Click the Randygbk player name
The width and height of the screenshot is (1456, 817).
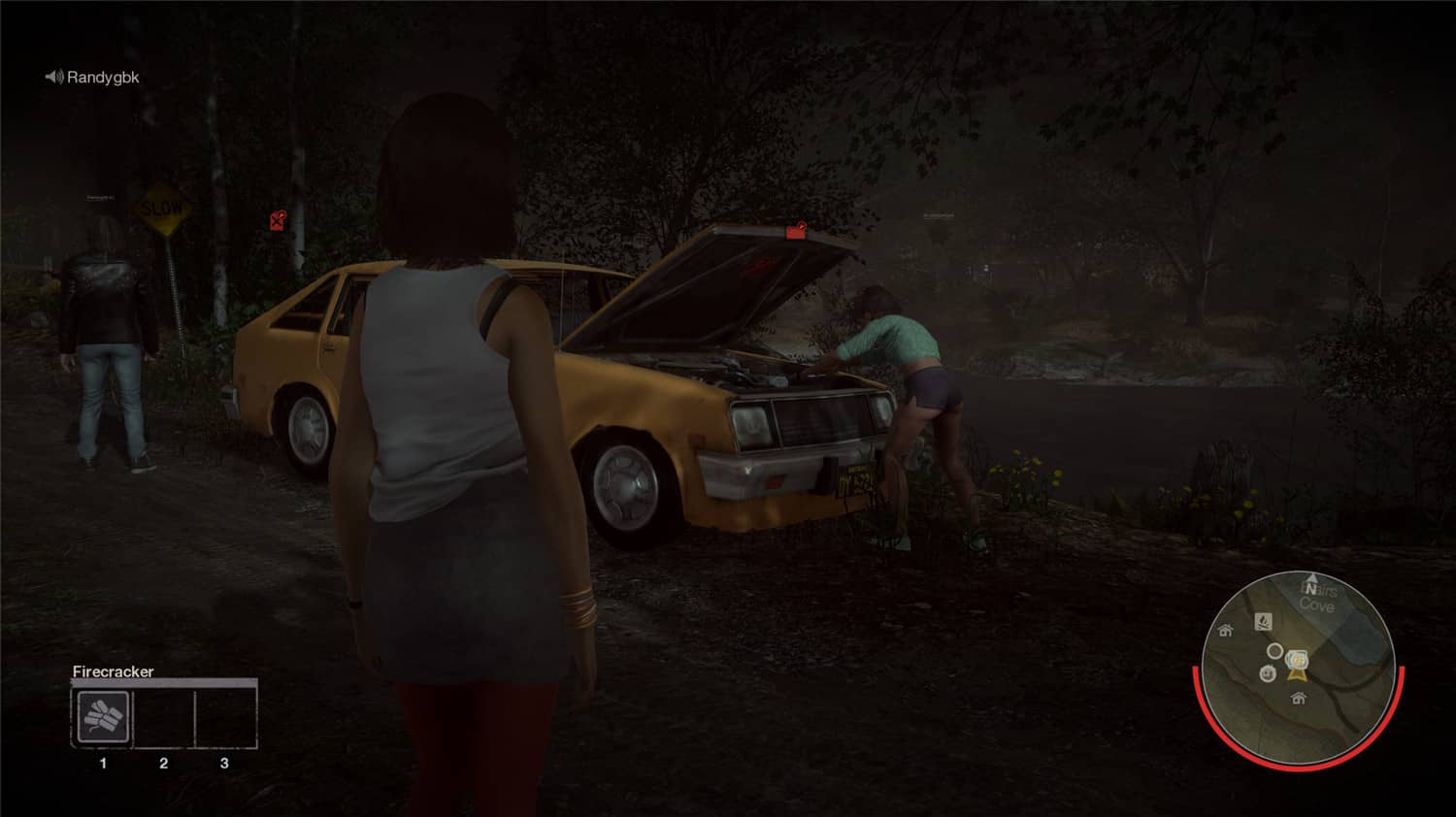(104, 77)
